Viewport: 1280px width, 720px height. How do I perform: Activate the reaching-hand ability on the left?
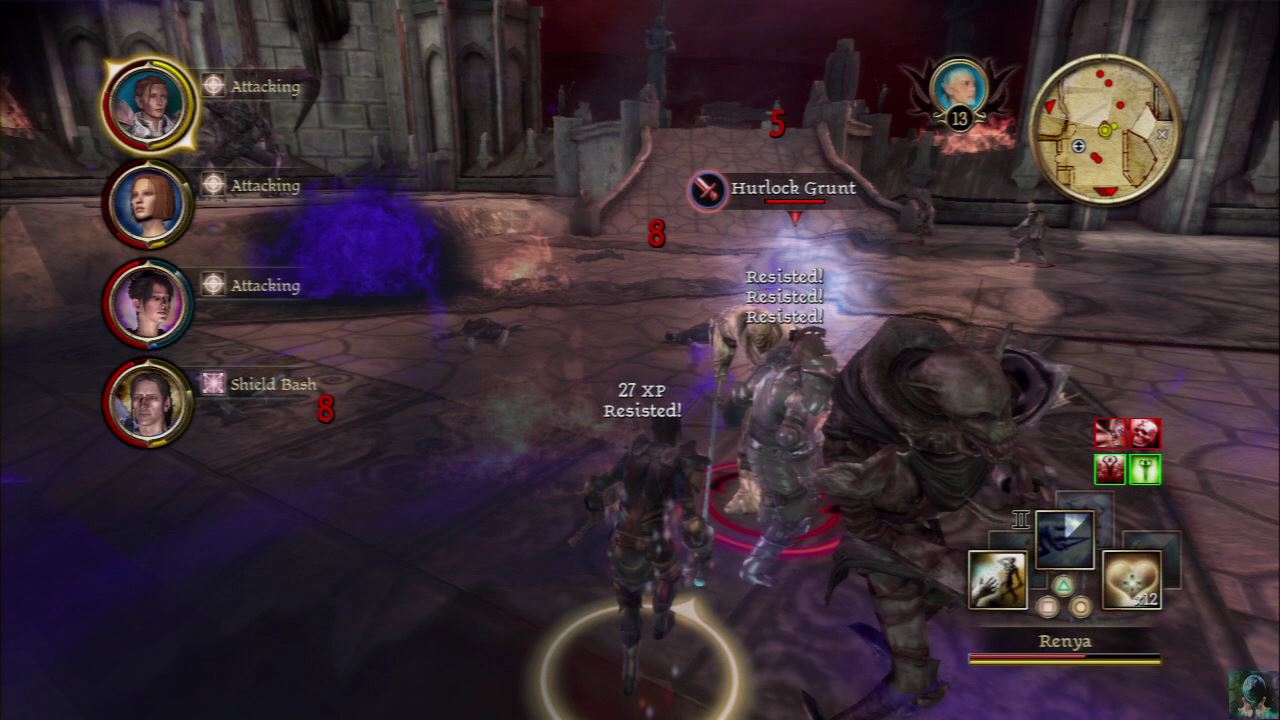[997, 579]
